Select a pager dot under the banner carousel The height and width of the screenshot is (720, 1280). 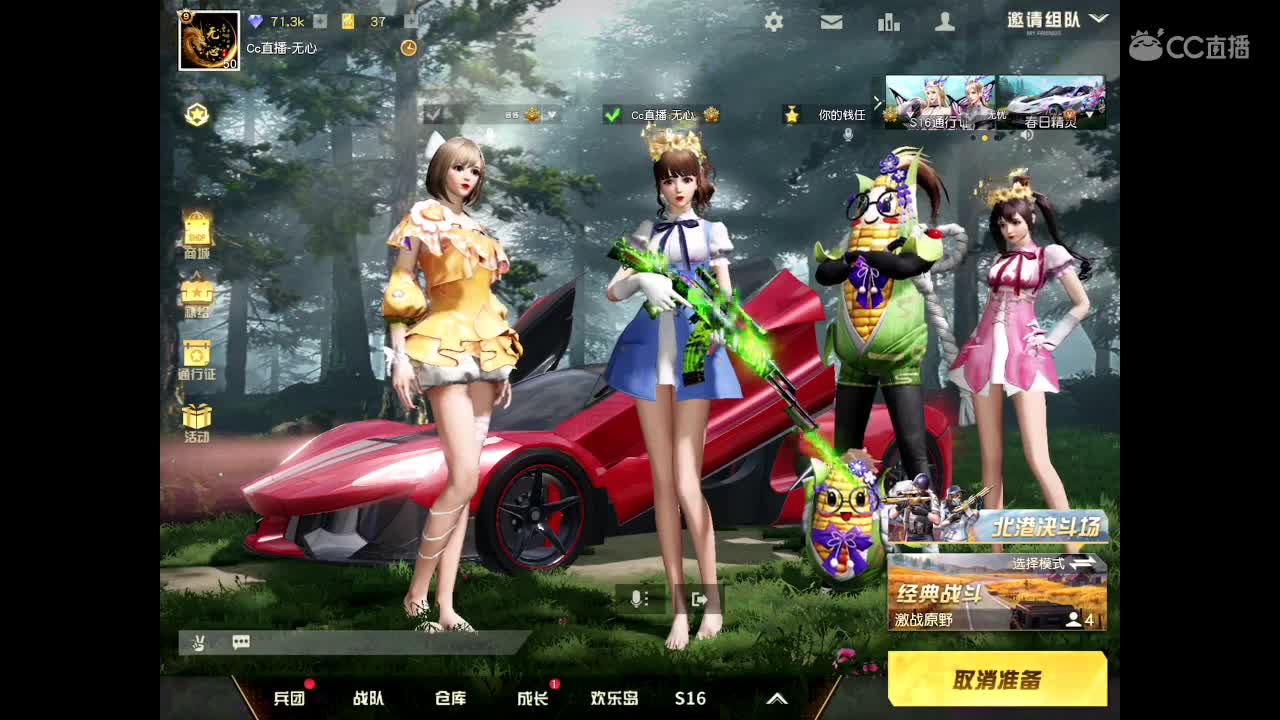[x=984, y=137]
